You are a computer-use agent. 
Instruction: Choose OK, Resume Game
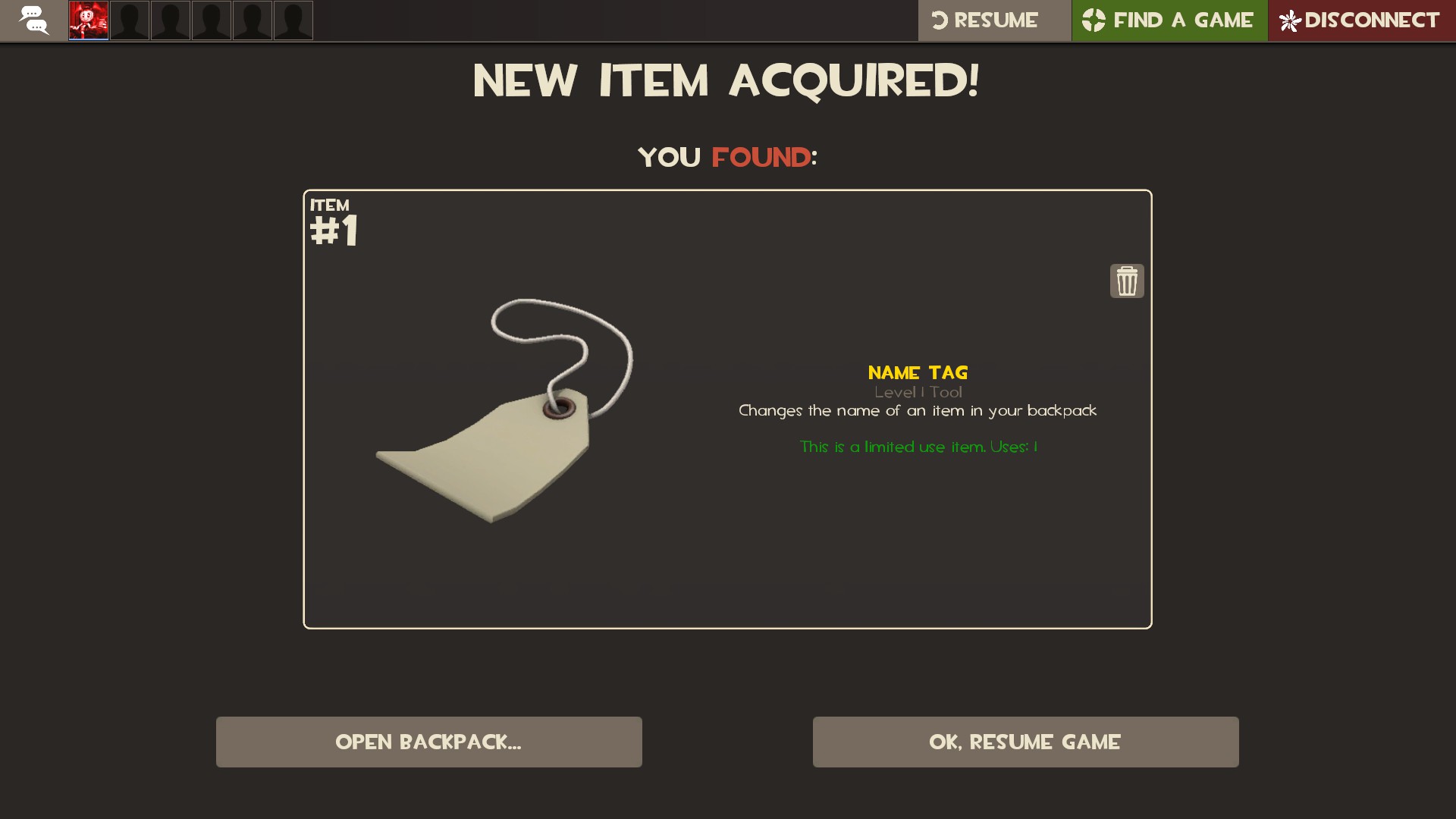1025,742
